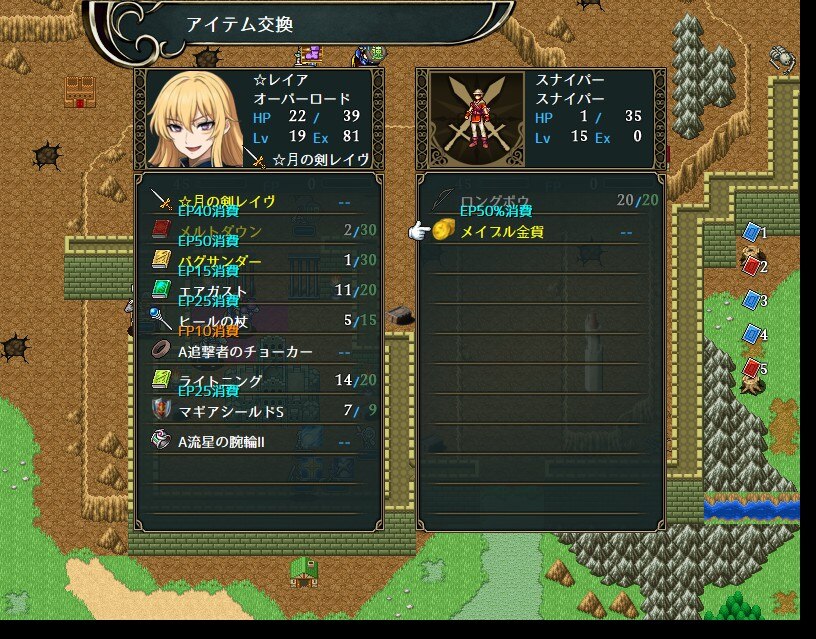
Task: Choose the メルトダウン spellbook row
Action: [257, 231]
